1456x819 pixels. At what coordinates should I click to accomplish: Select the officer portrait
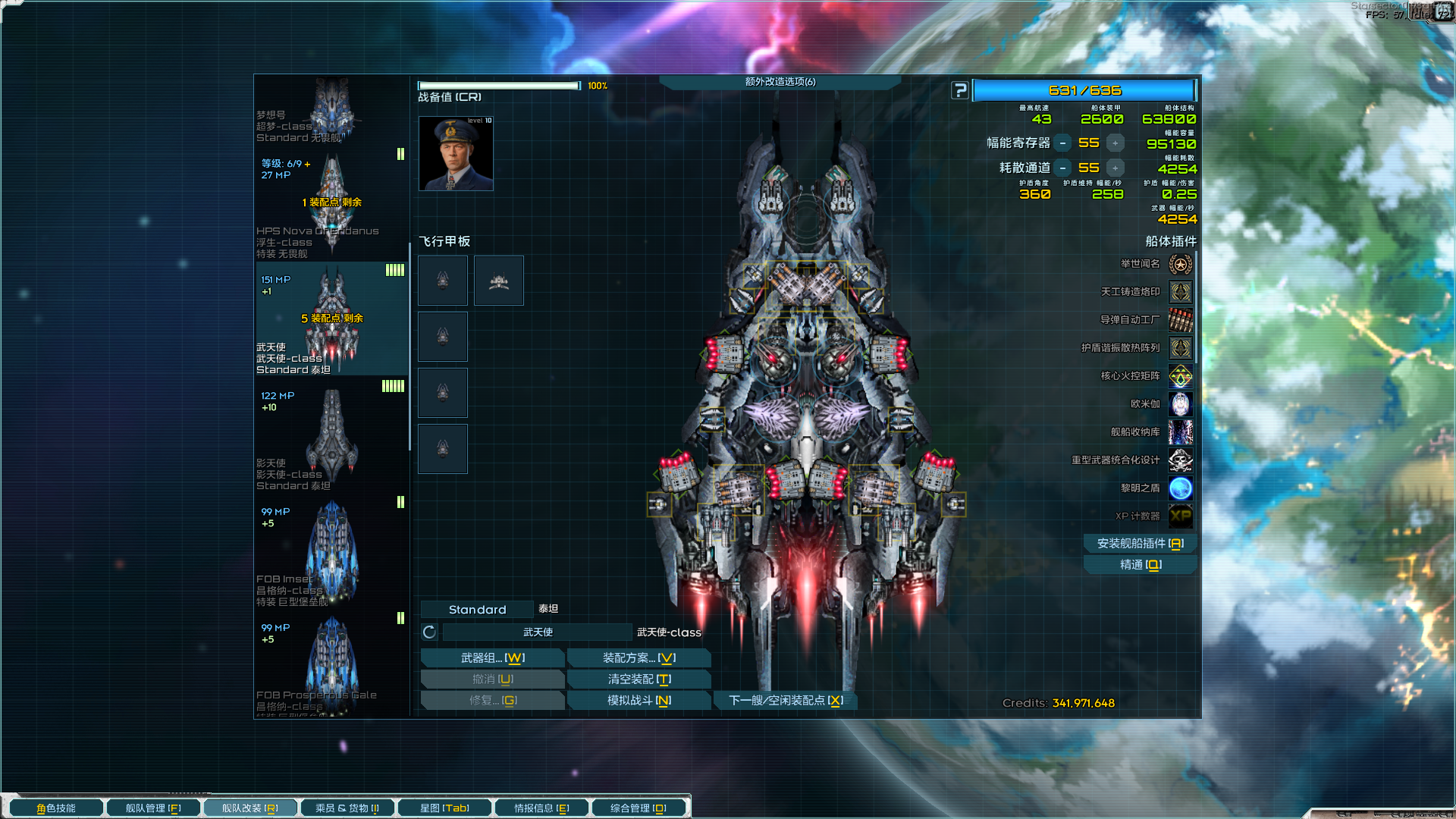[456, 153]
